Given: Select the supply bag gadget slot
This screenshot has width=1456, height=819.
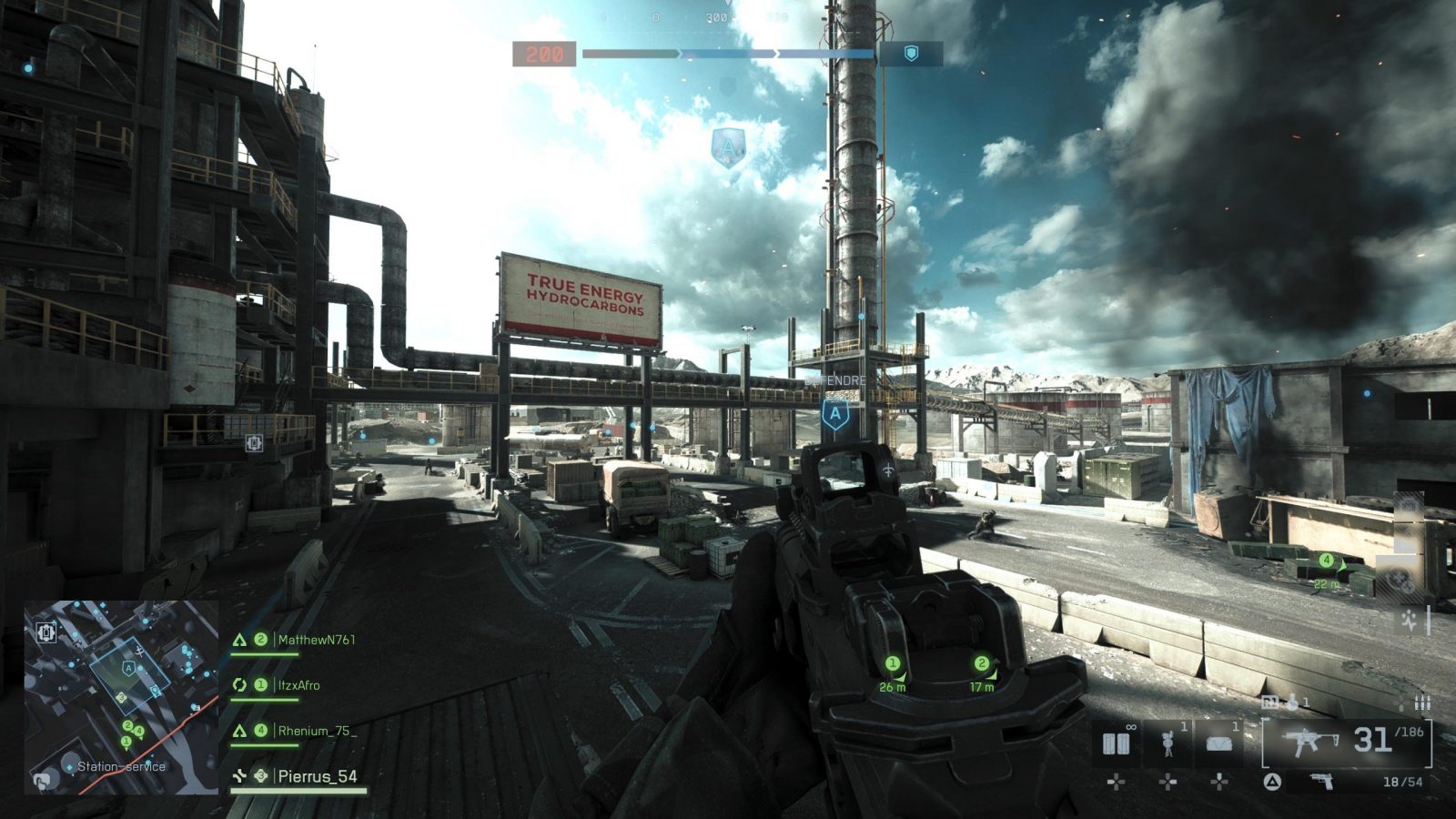Looking at the screenshot, I should 1218,743.
